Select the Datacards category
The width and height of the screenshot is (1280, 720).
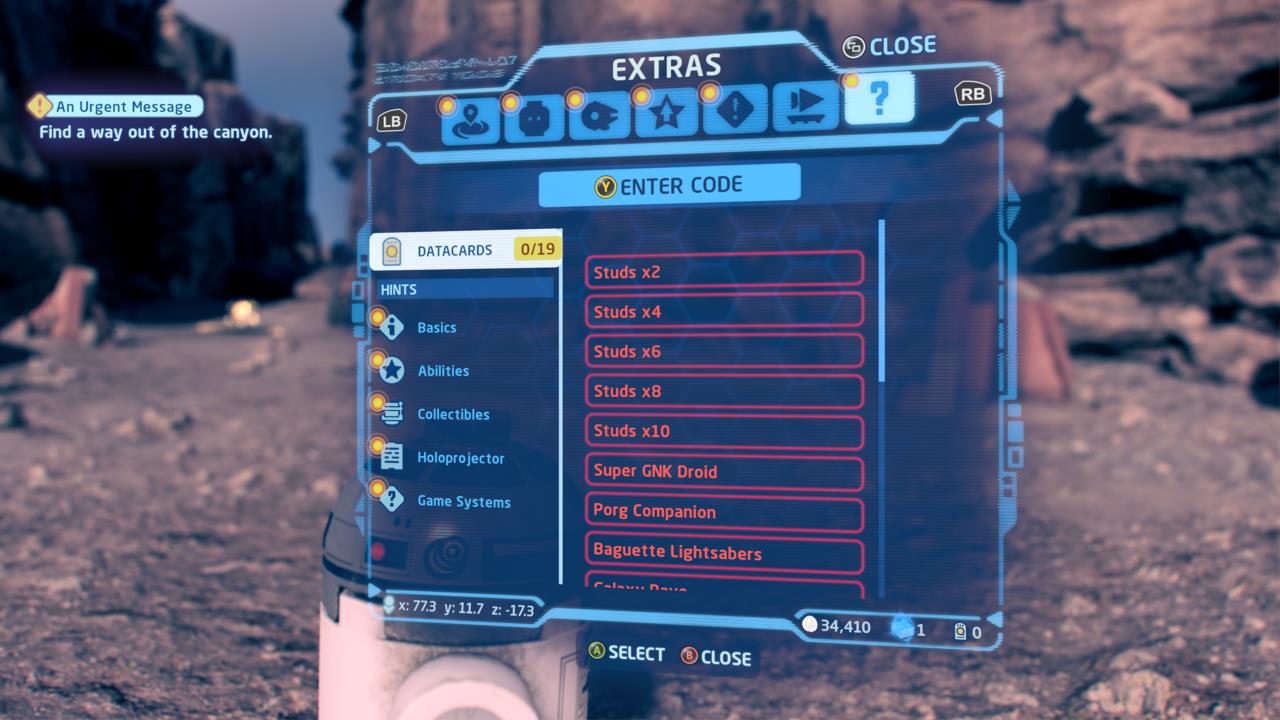[465, 250]
